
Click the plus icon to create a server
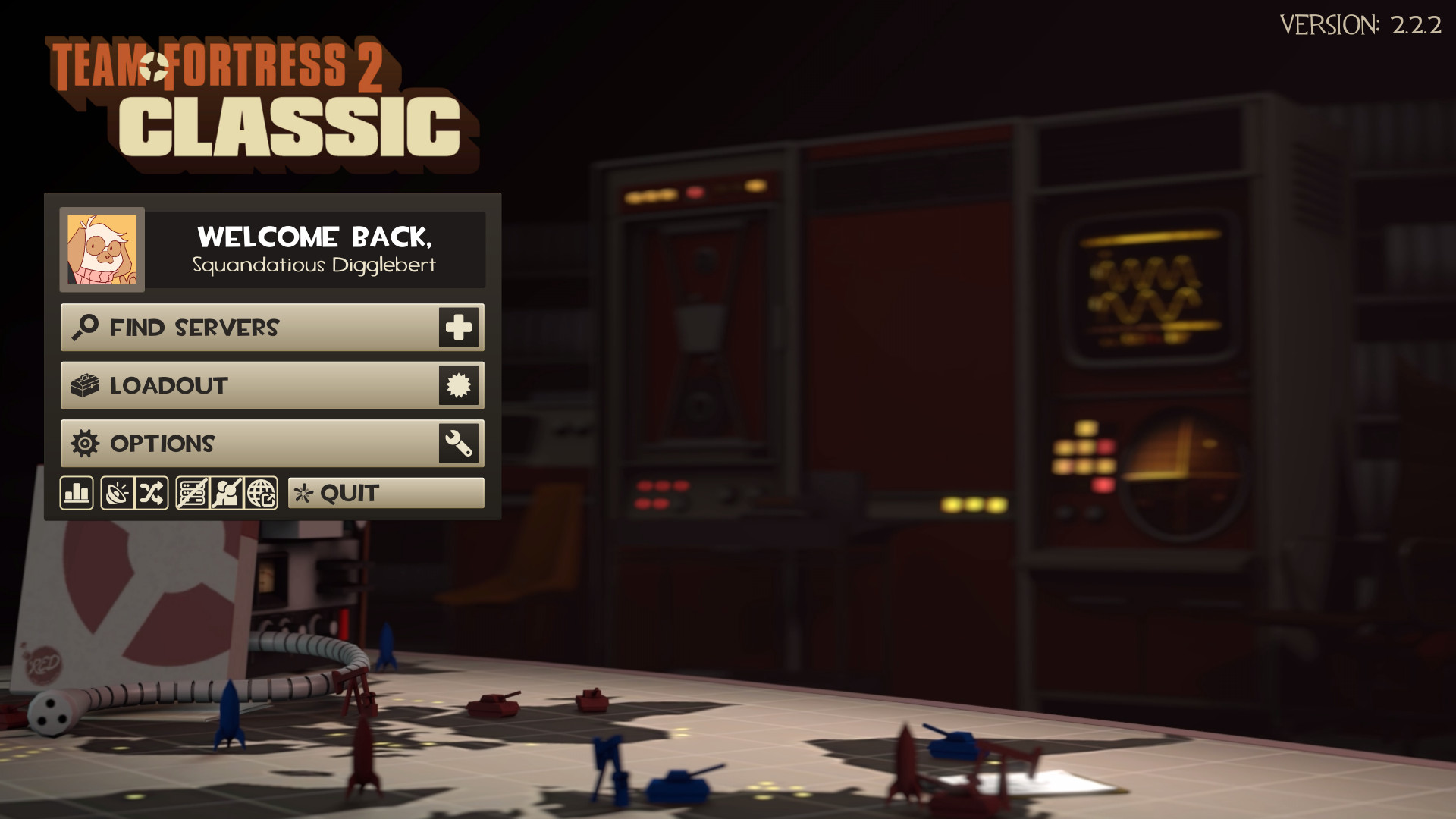(x=458, y=328)
